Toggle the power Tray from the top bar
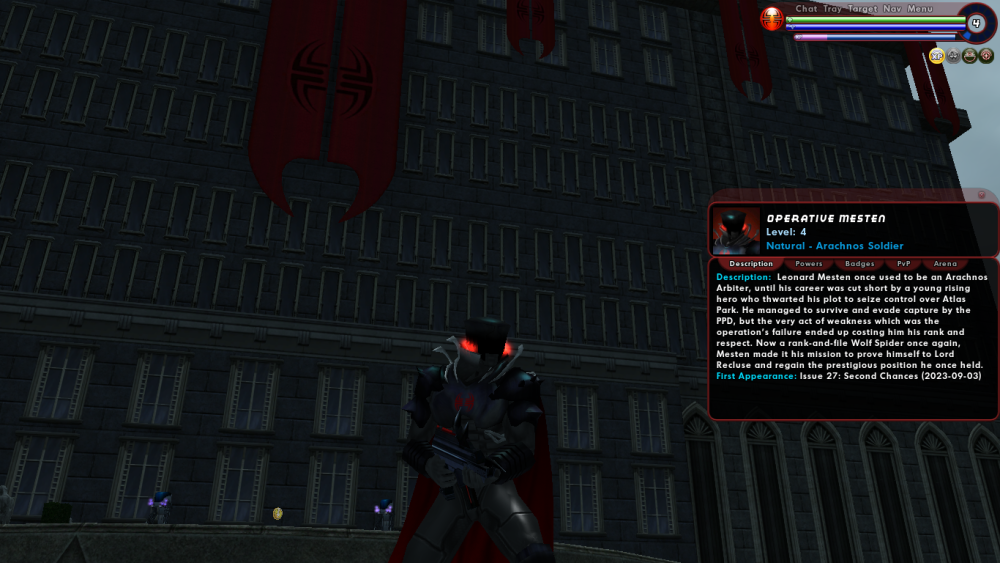 (832, 9)
